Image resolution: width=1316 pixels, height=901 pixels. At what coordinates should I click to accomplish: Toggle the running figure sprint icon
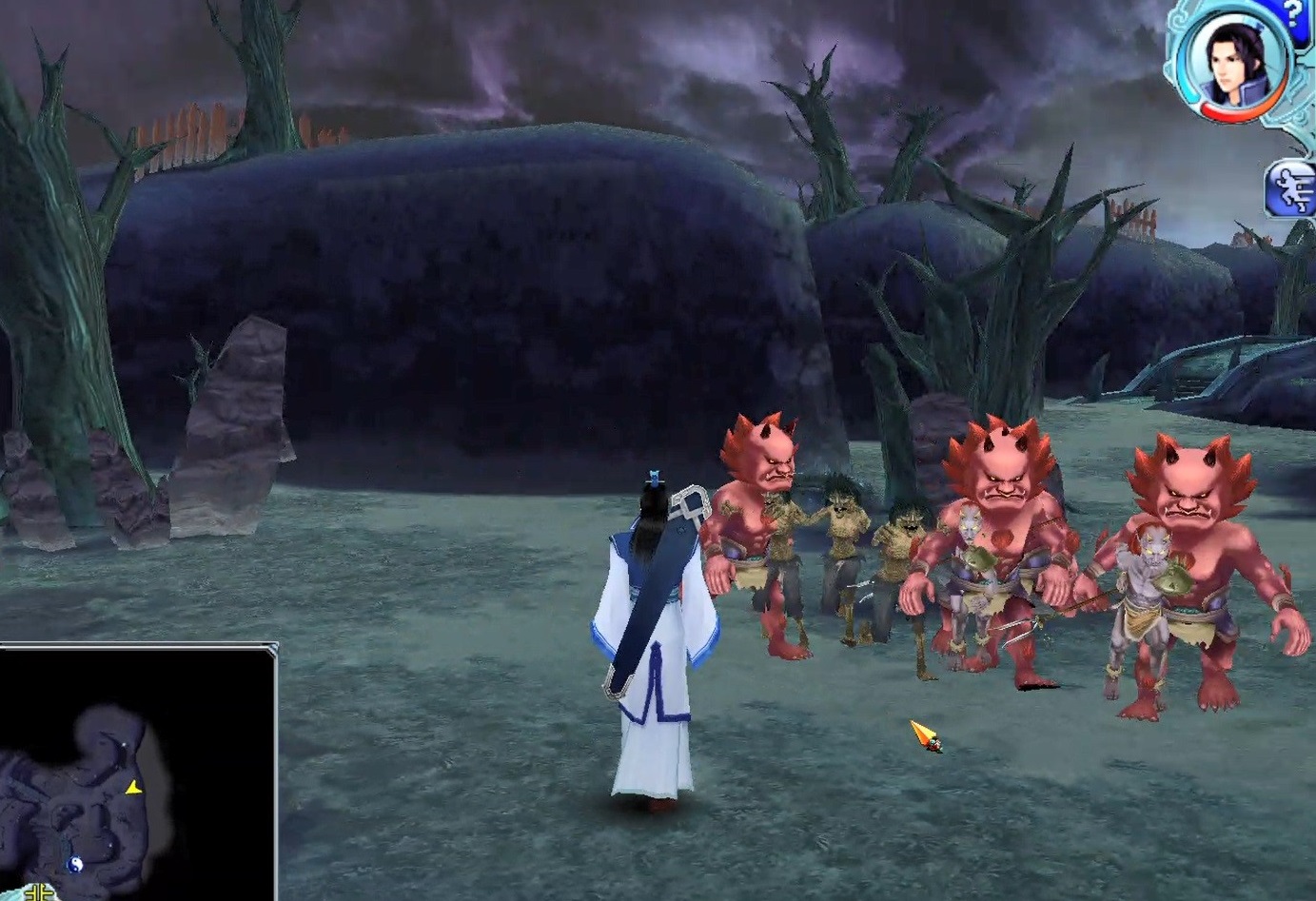click(x=1291, y=188)
